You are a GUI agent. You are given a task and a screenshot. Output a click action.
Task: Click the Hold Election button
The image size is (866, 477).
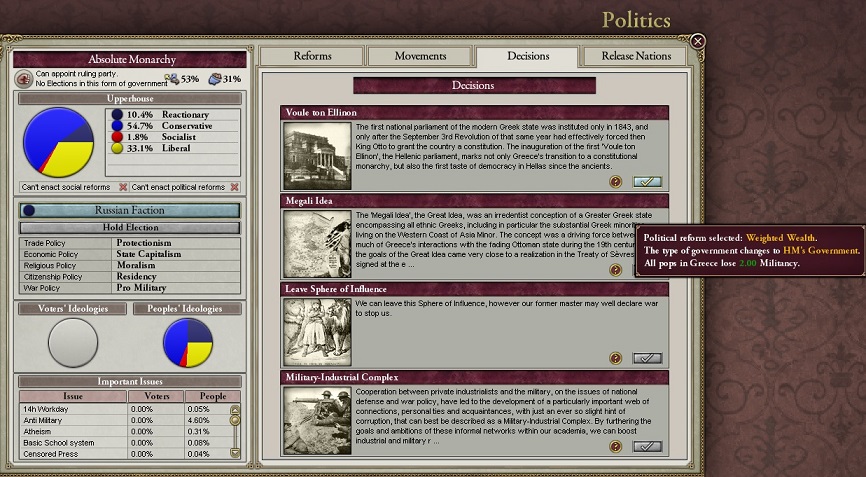[130, 228]
